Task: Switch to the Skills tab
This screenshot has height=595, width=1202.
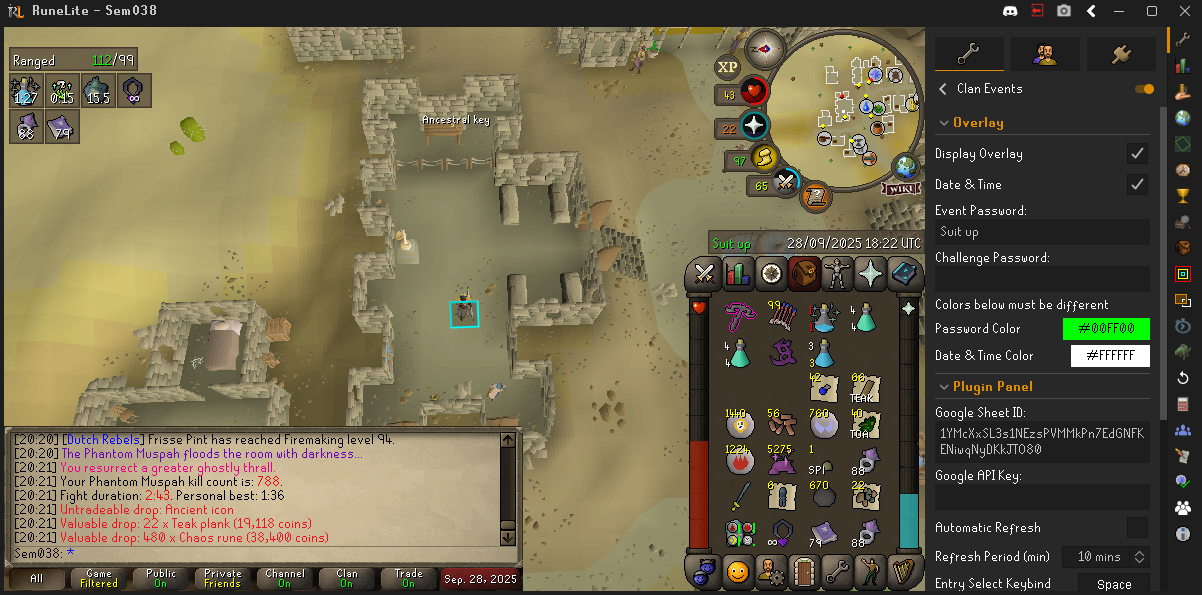Action: (x=738, y=273)
